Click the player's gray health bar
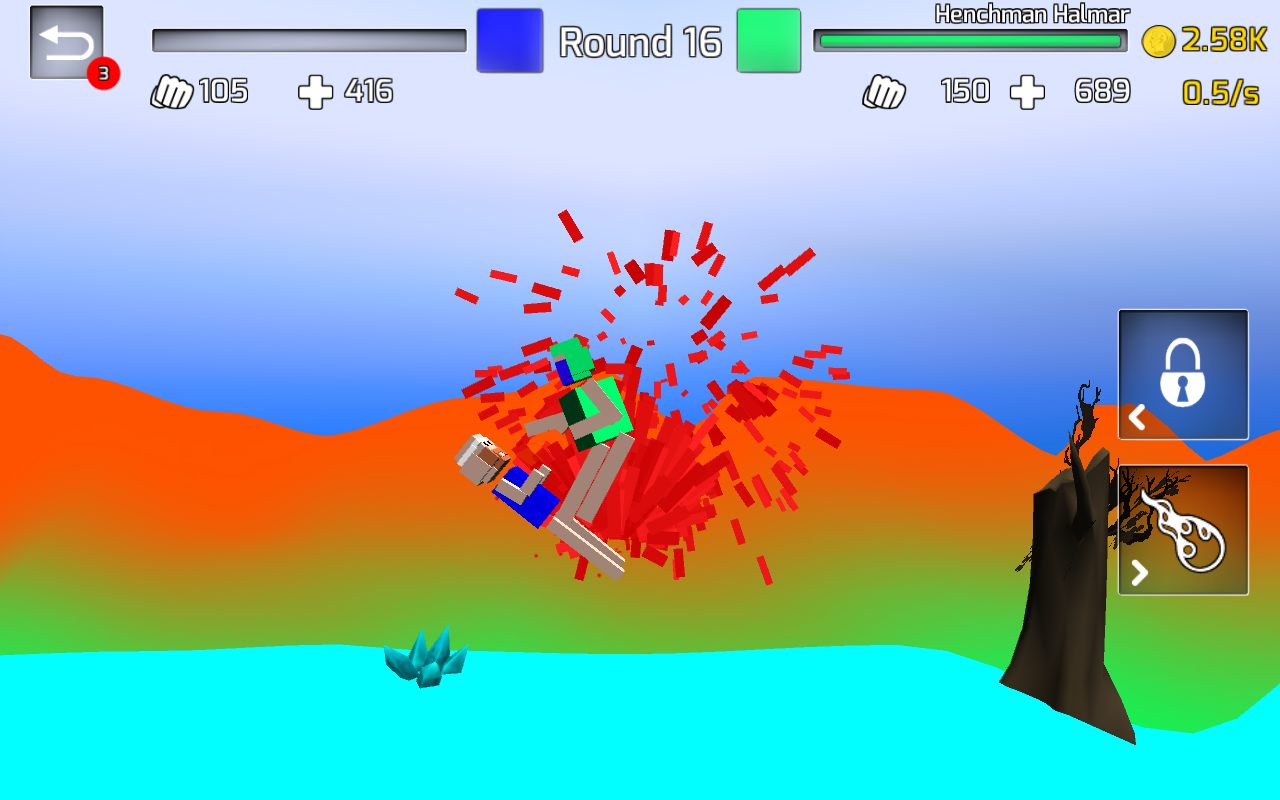Screen dimensions: 1280x800 [x=308, y=40]
